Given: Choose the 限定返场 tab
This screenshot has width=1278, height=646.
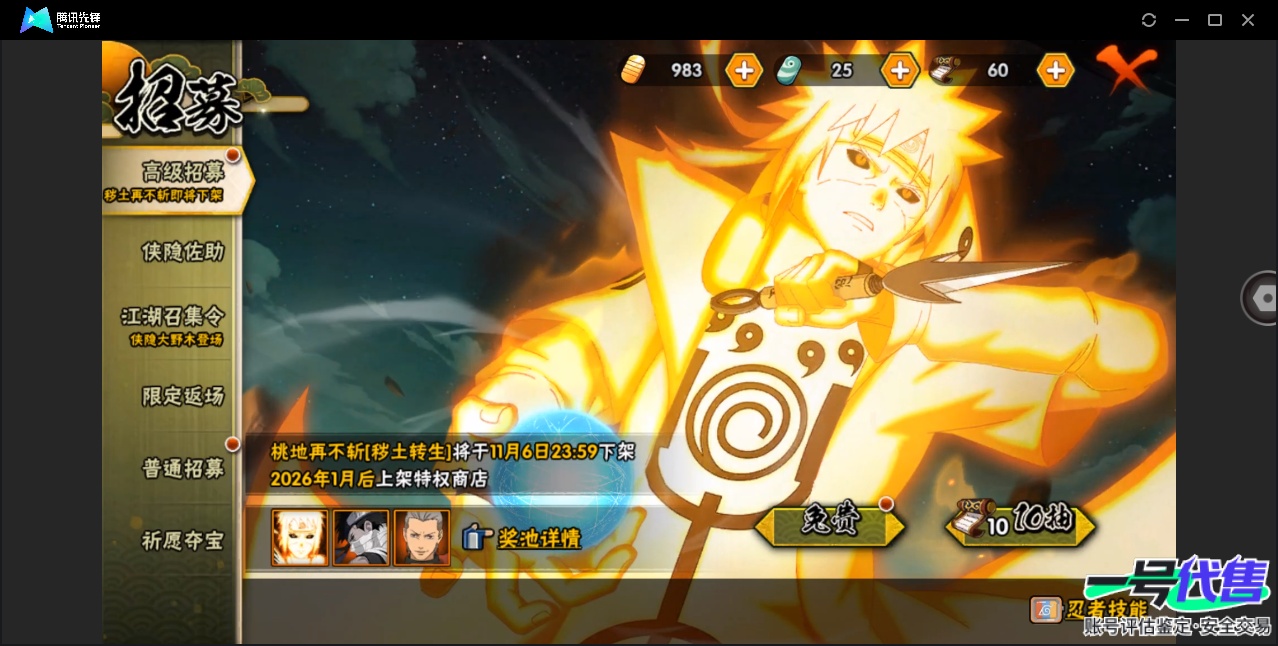Looking at the screenshot, I should click(x=182, y=396).
